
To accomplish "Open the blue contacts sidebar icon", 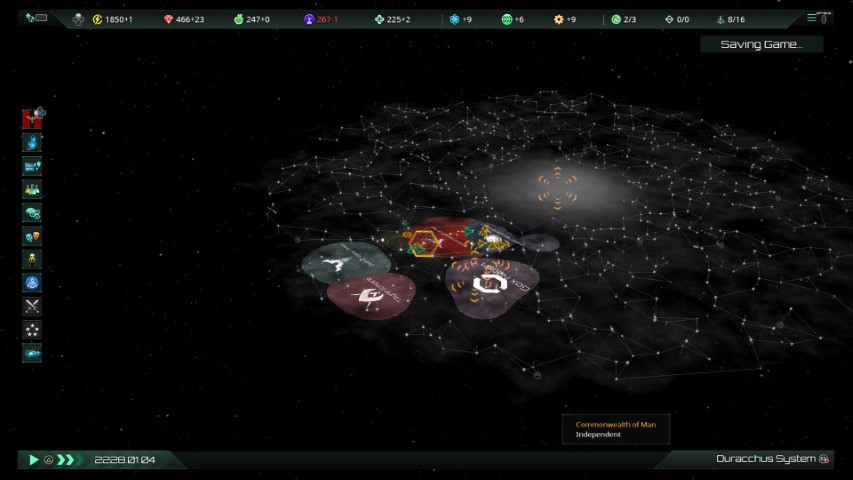I will [32, 143].
